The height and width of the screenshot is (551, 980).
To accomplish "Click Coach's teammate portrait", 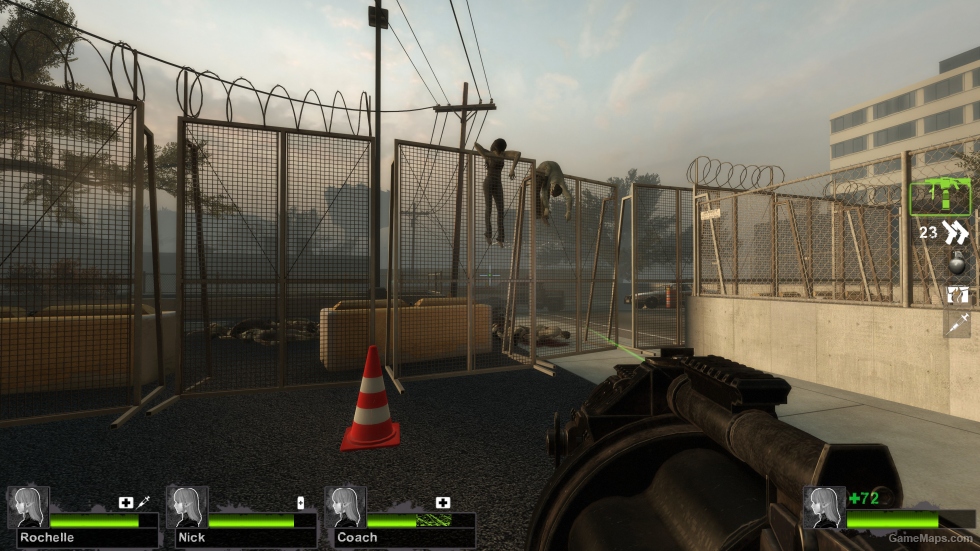I will point(344,507).
